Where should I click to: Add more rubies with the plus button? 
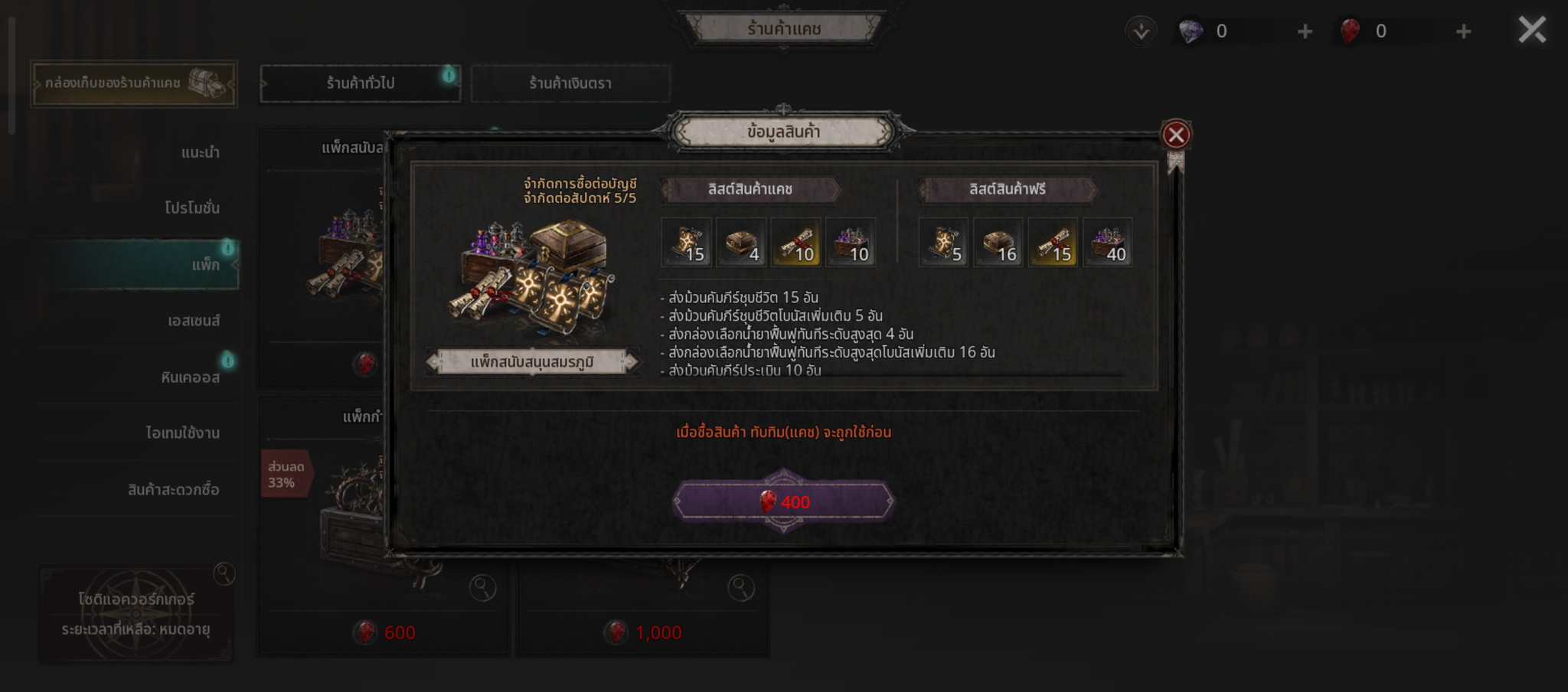1463,31
